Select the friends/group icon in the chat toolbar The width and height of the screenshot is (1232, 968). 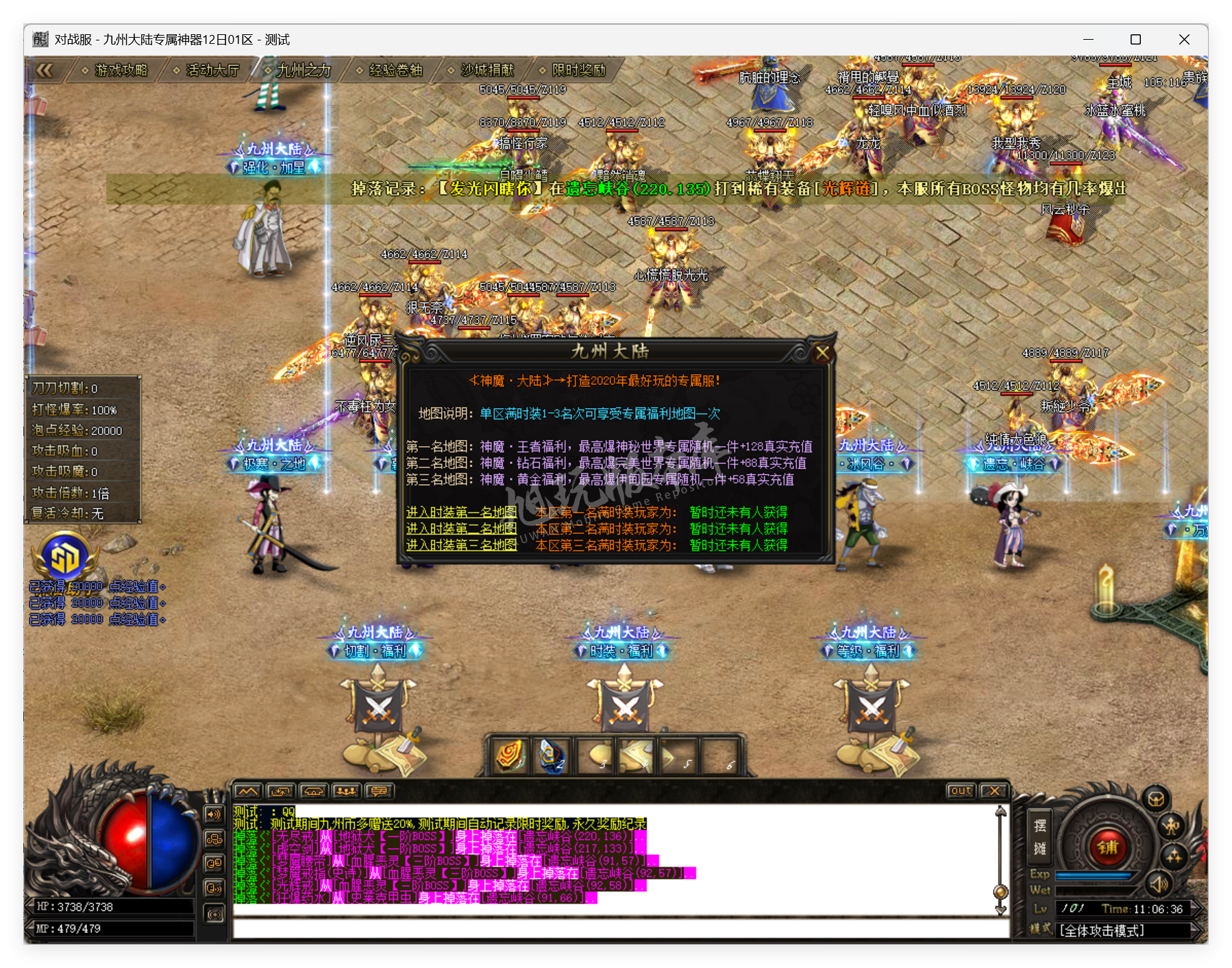[347, 790]
